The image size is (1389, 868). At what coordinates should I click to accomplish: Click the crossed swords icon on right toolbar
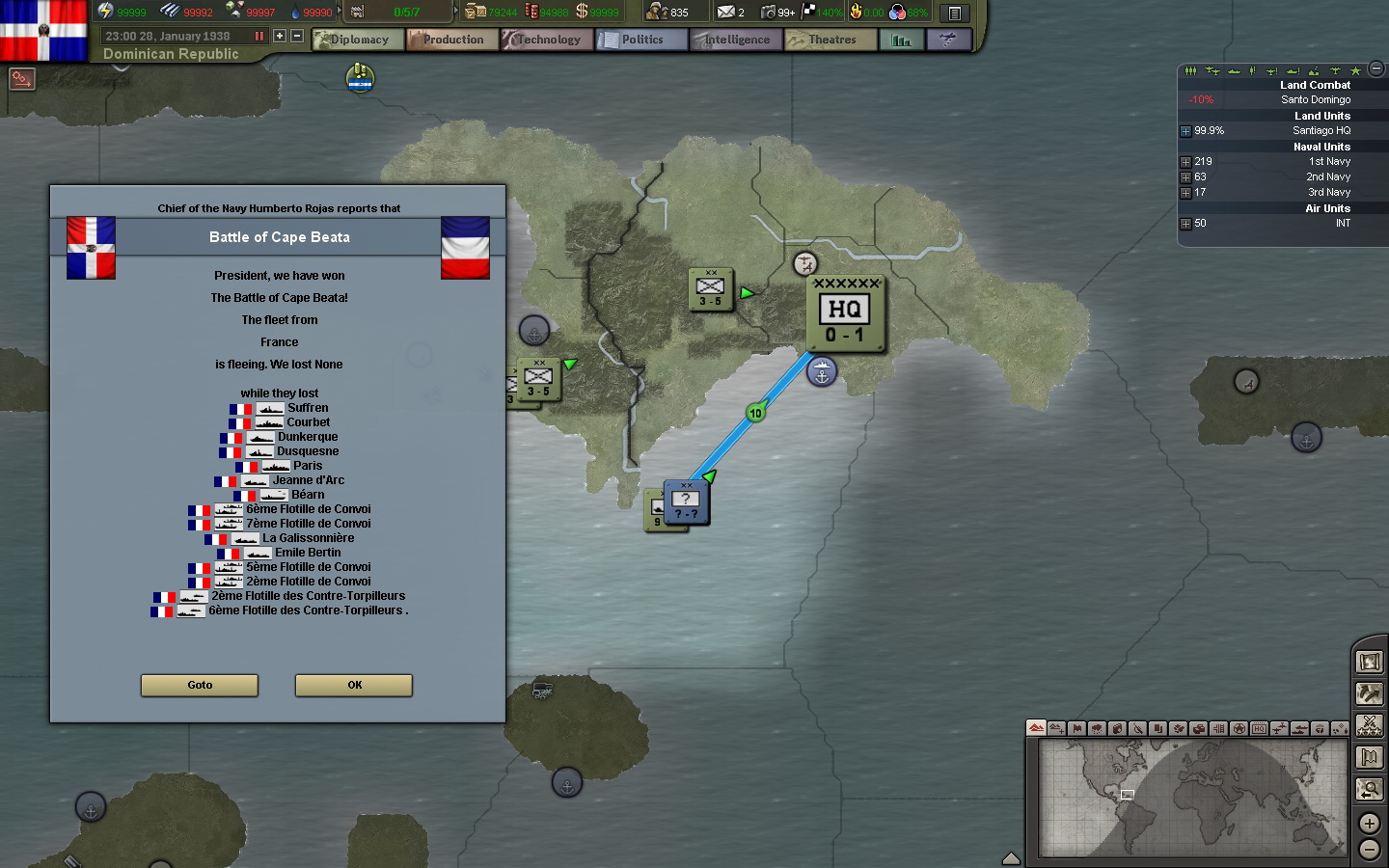tap(1370, 724)
